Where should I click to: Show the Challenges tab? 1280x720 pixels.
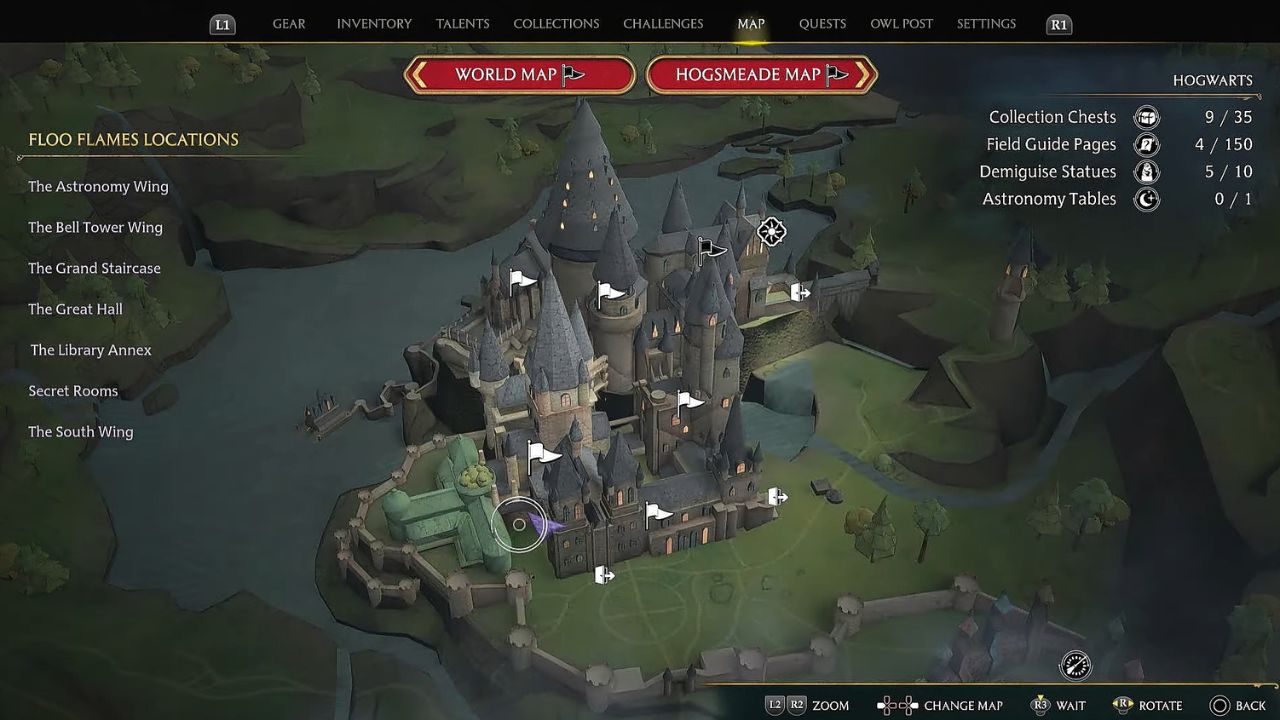click(x=663, y=24)
